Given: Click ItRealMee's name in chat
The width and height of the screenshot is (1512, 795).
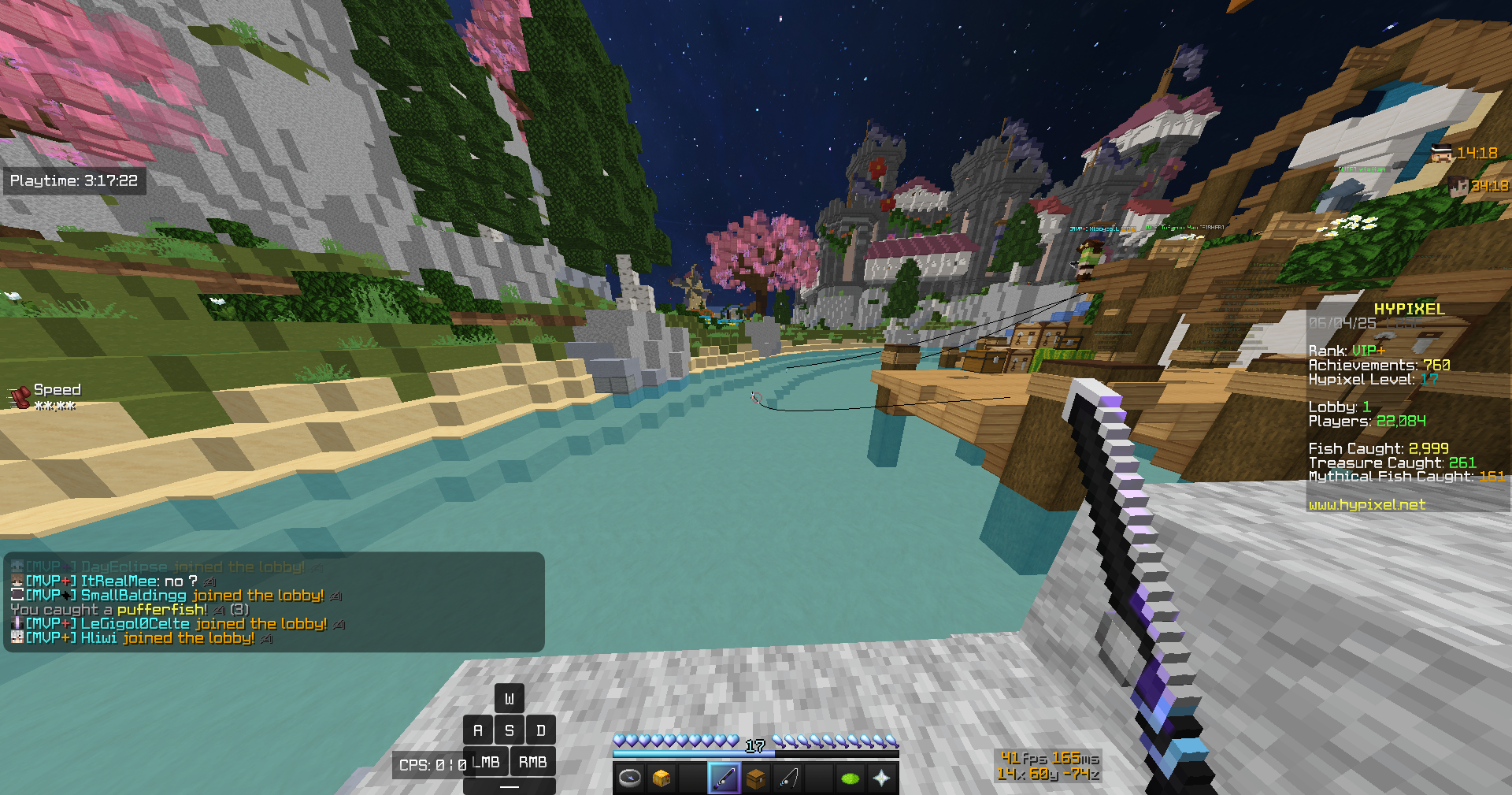Looking at the screenshot, I should (x=120, y=581).
